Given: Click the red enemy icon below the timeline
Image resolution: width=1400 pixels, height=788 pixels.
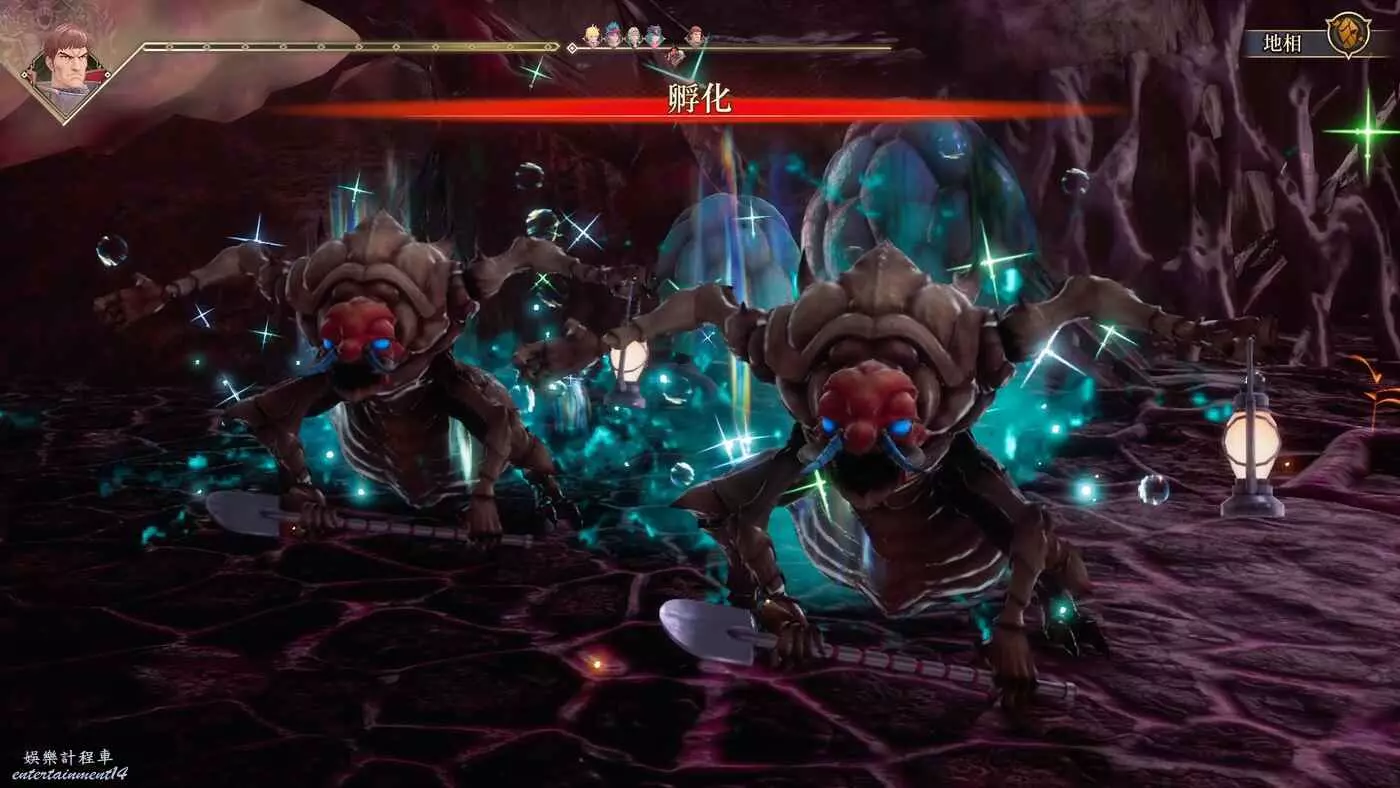Looking at the screenshot, I should 676,57.
